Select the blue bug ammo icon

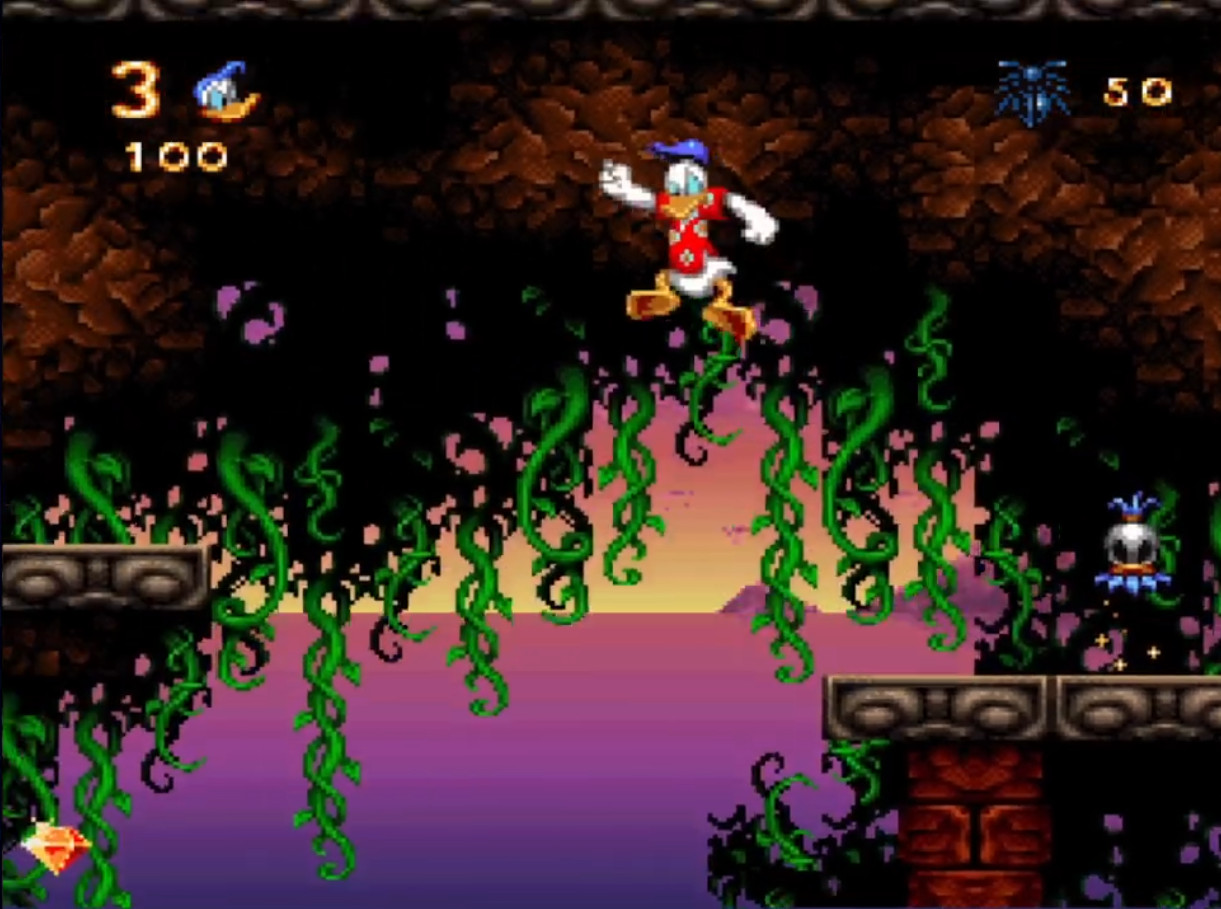click(x=1033, y=93)
